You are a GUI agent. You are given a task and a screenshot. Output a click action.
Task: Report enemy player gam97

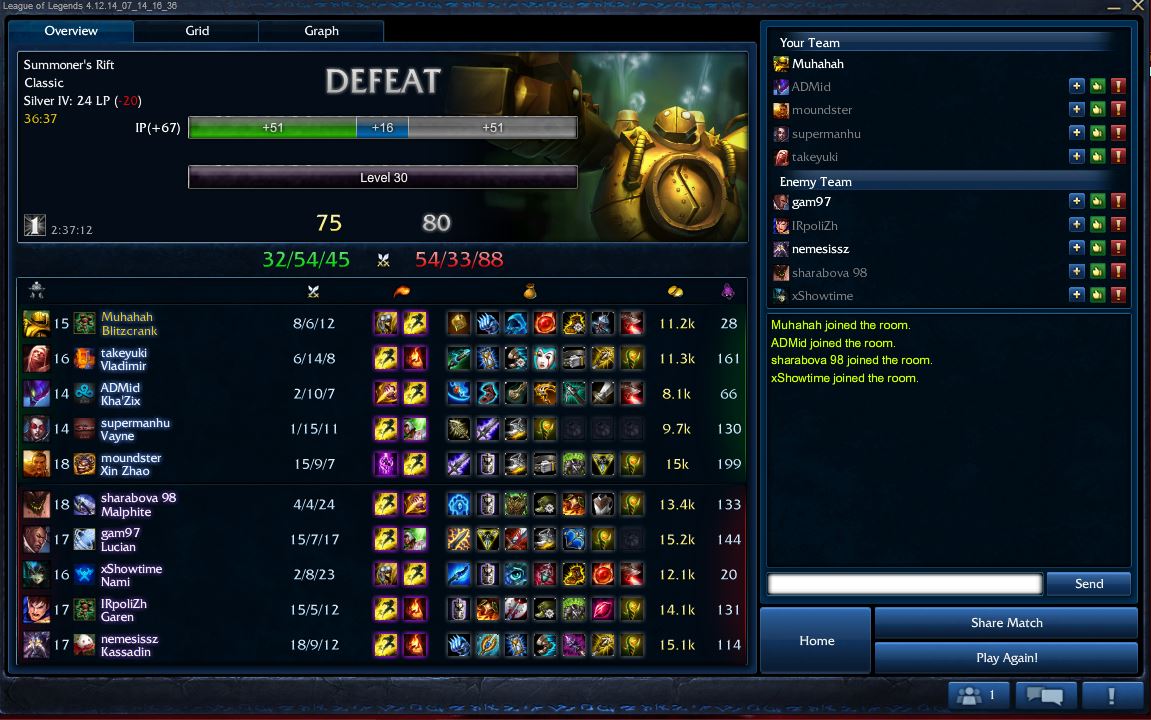point(1118,201)
